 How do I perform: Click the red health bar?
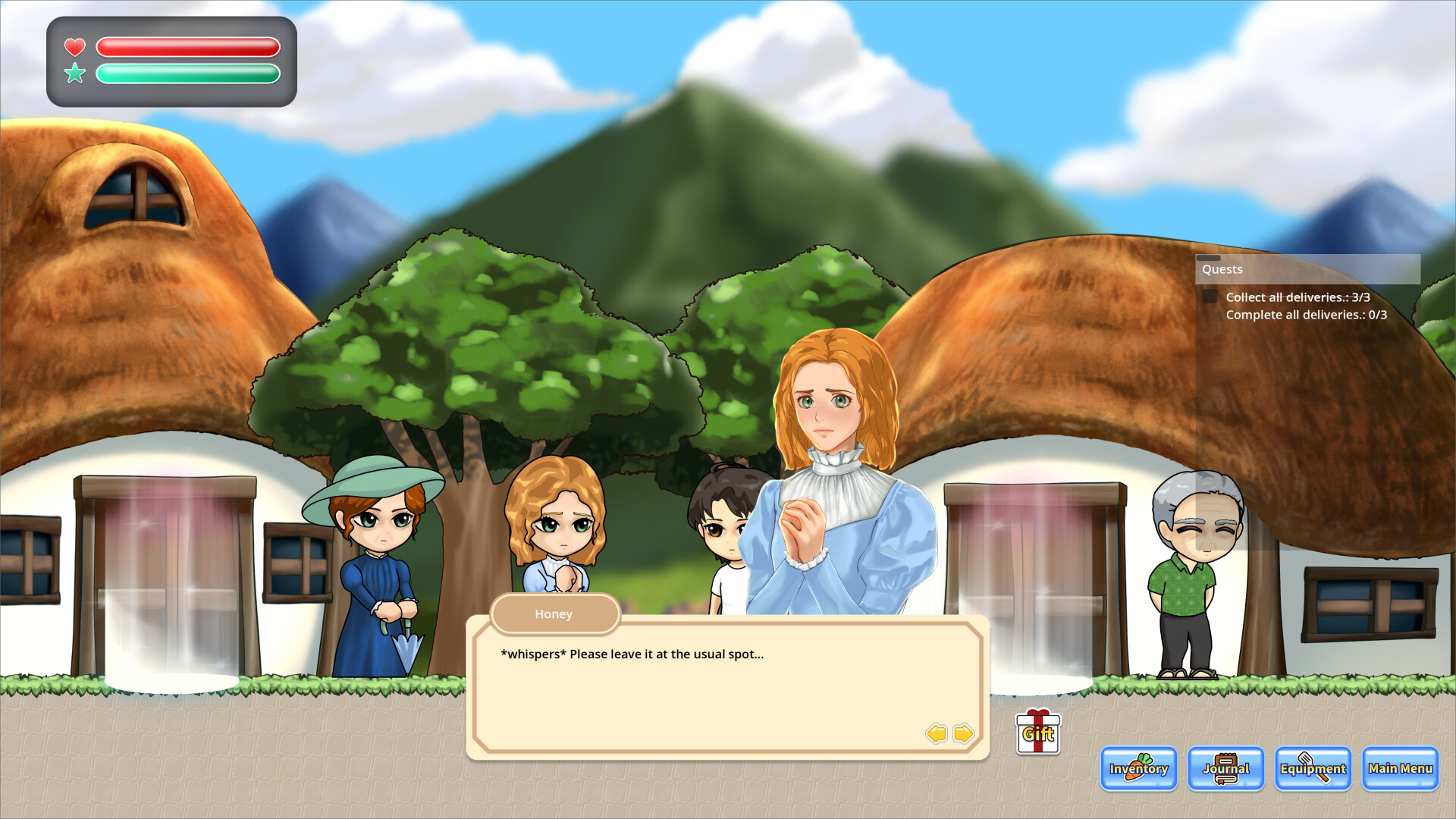tap(187, 47)
